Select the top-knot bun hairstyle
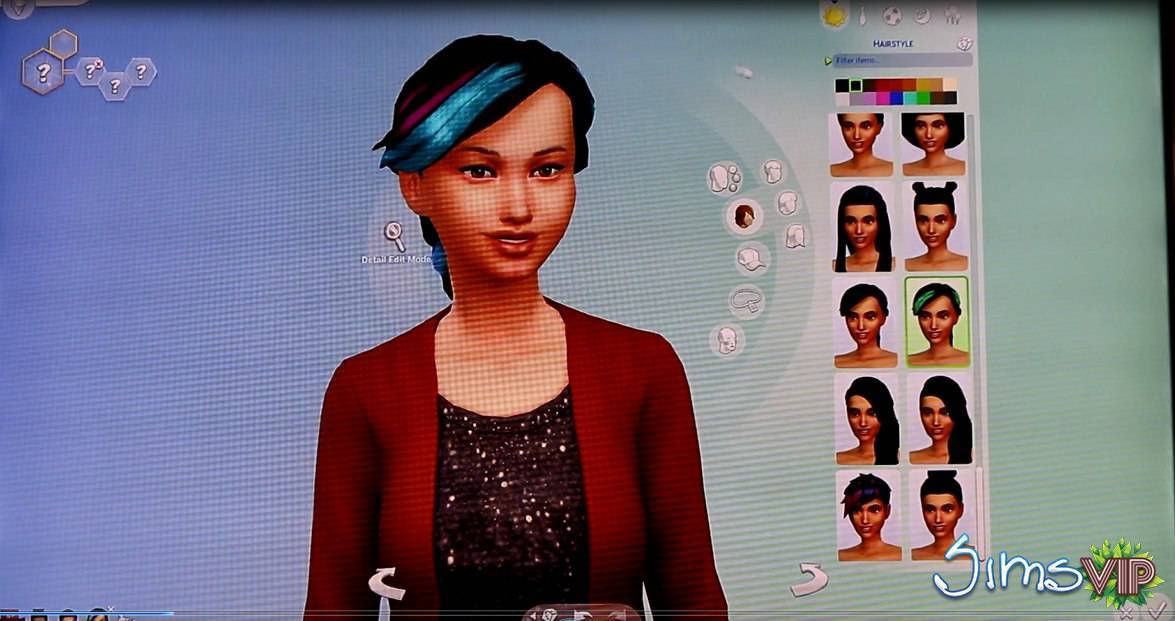The width and height of the screenshot is (1175, 621). point(937,514)
